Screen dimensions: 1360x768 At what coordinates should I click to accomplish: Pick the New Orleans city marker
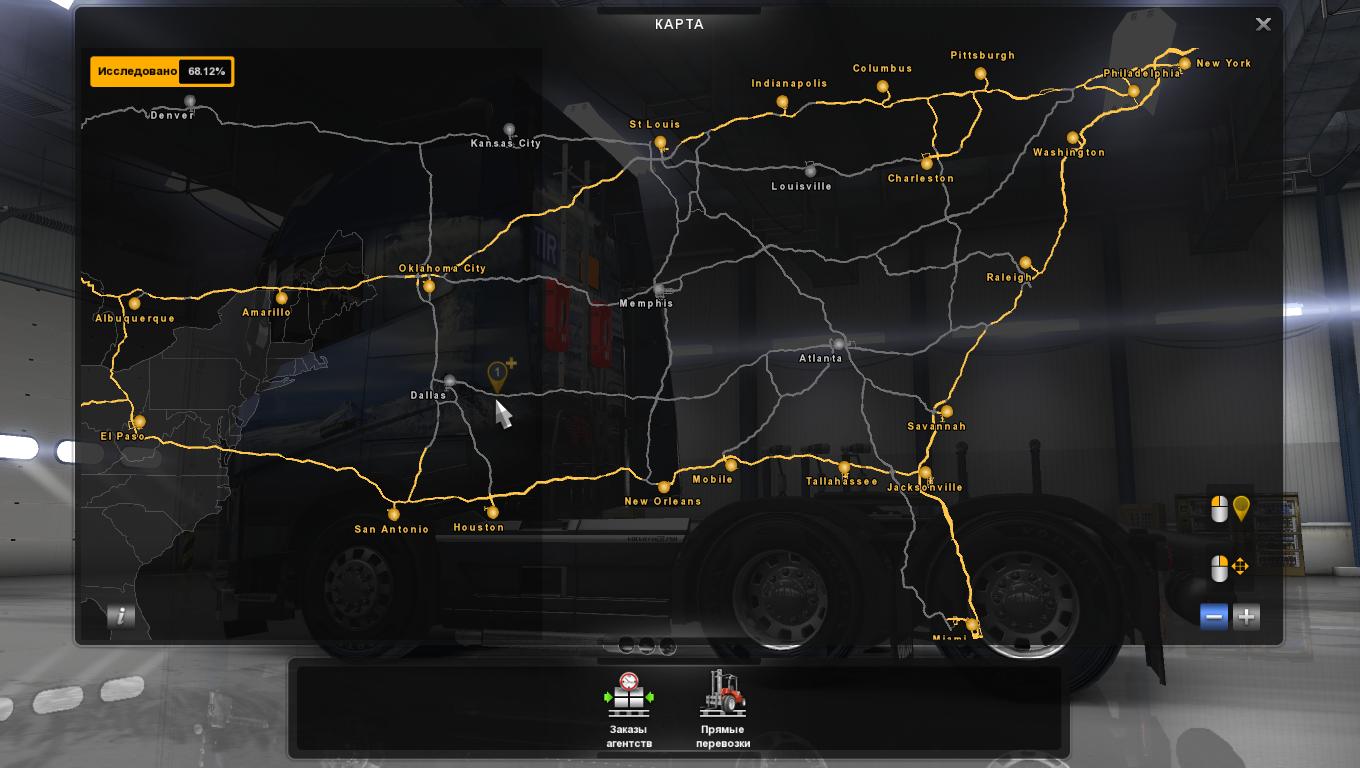663,488
